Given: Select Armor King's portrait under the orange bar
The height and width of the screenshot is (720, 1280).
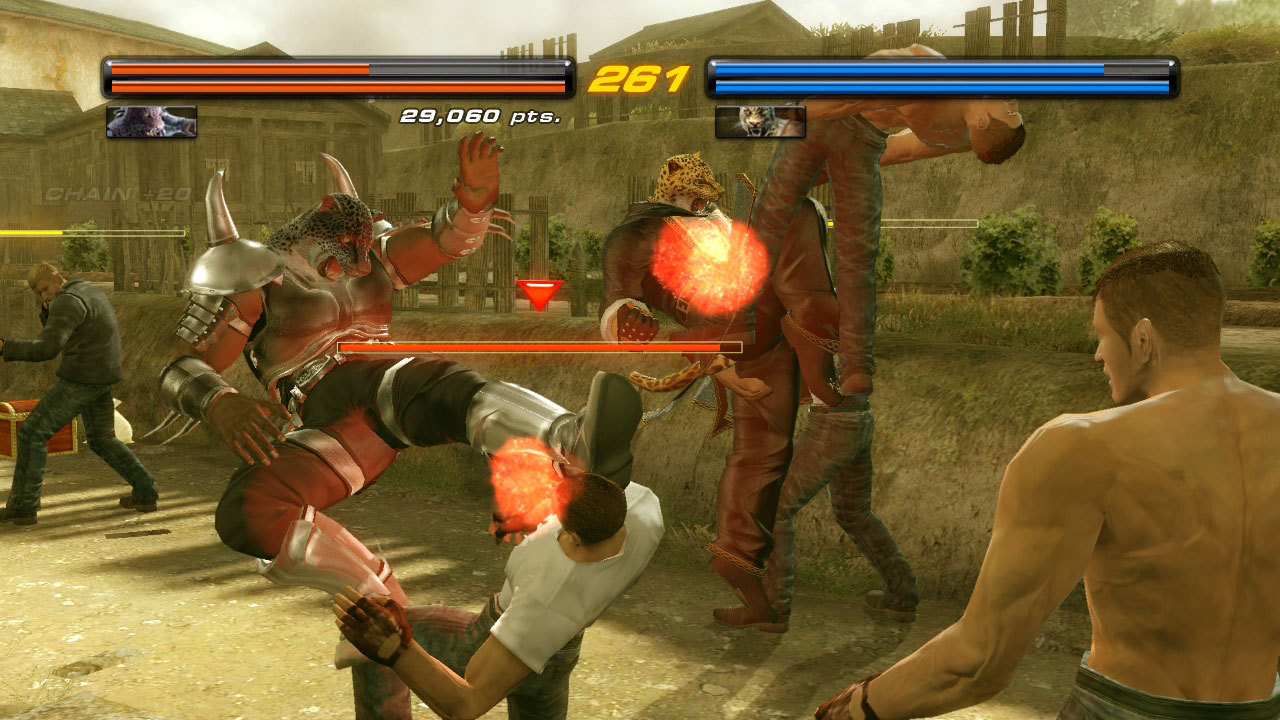Looking at the screenshot, I should click(151, 122).
